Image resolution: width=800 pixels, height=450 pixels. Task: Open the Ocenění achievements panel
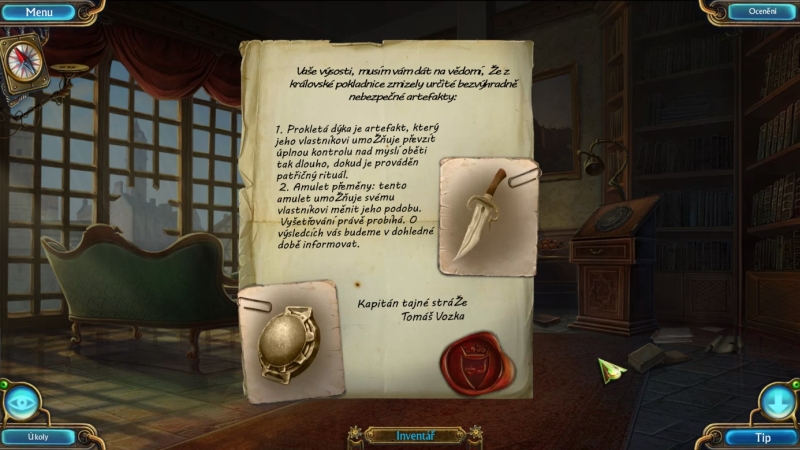click(755, 12)
